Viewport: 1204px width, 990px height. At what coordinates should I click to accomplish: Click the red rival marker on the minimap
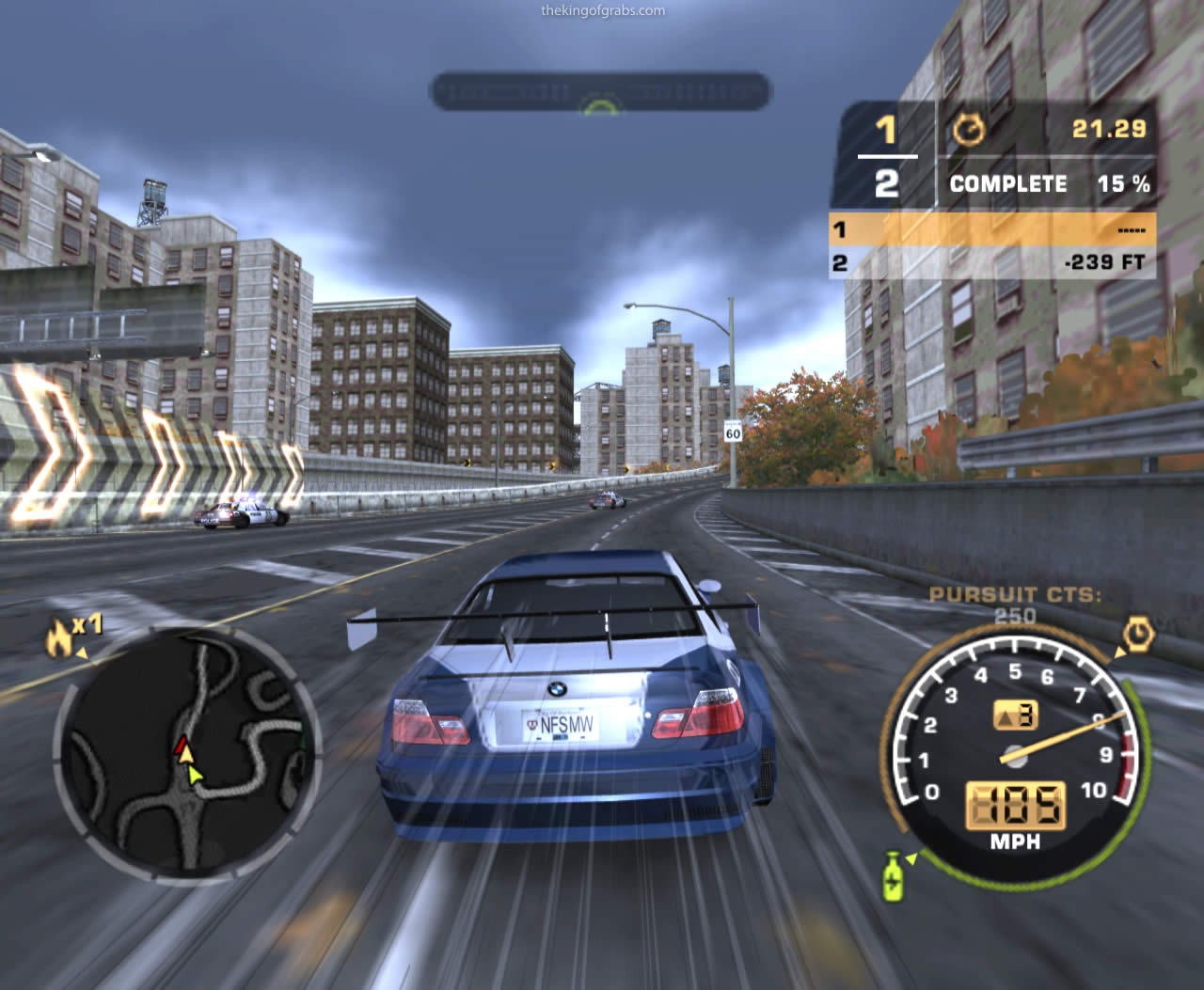pos(182,746)
